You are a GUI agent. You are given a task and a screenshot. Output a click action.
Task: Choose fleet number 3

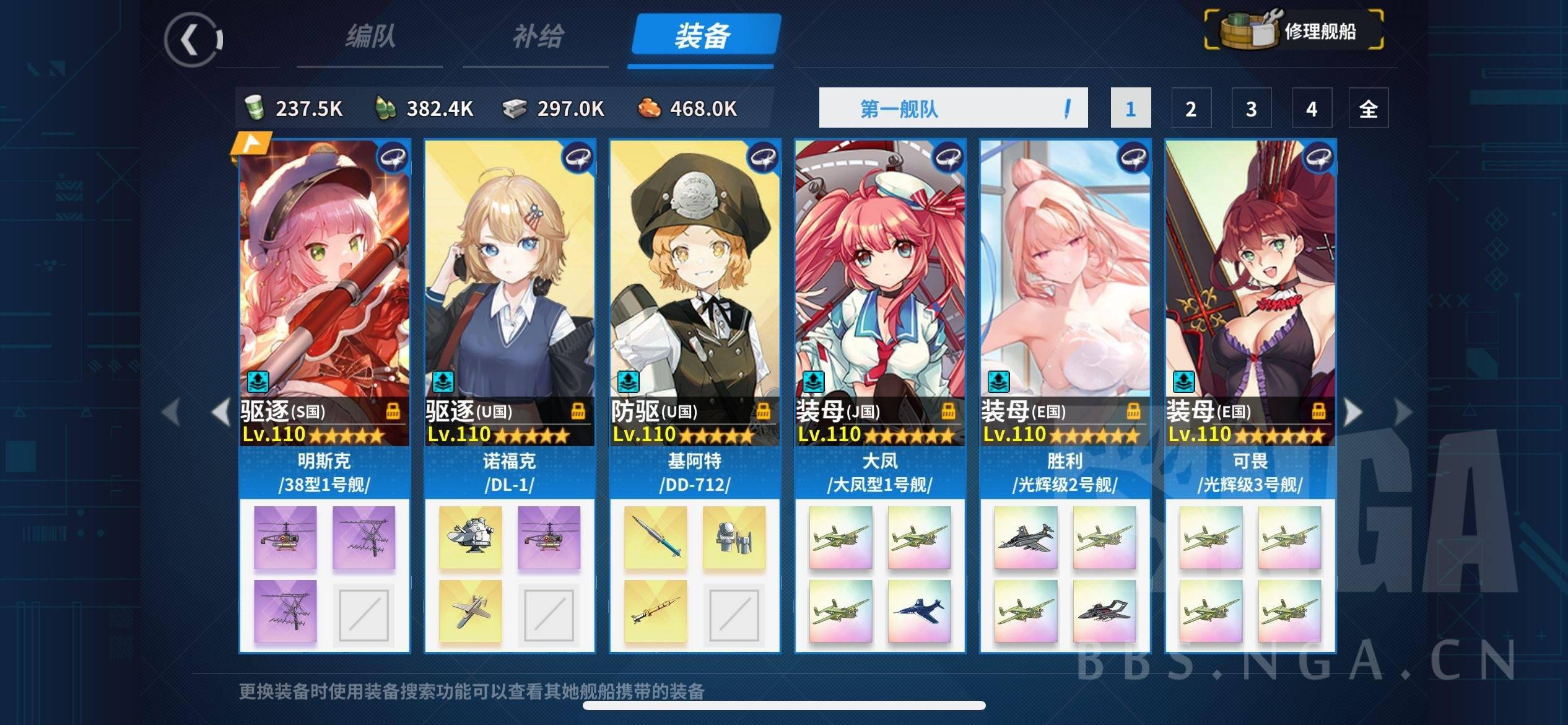(1251, 108)
